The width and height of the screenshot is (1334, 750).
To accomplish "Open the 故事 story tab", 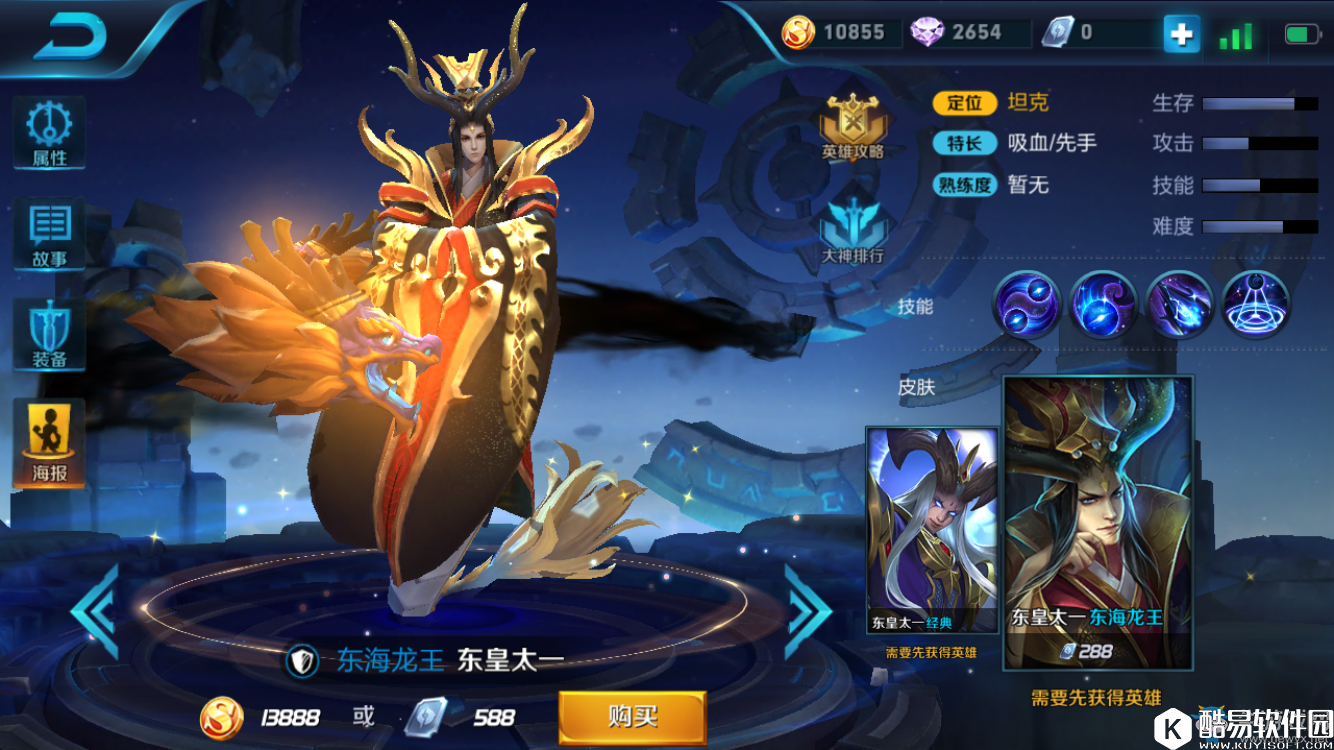I will pos(48,236).
